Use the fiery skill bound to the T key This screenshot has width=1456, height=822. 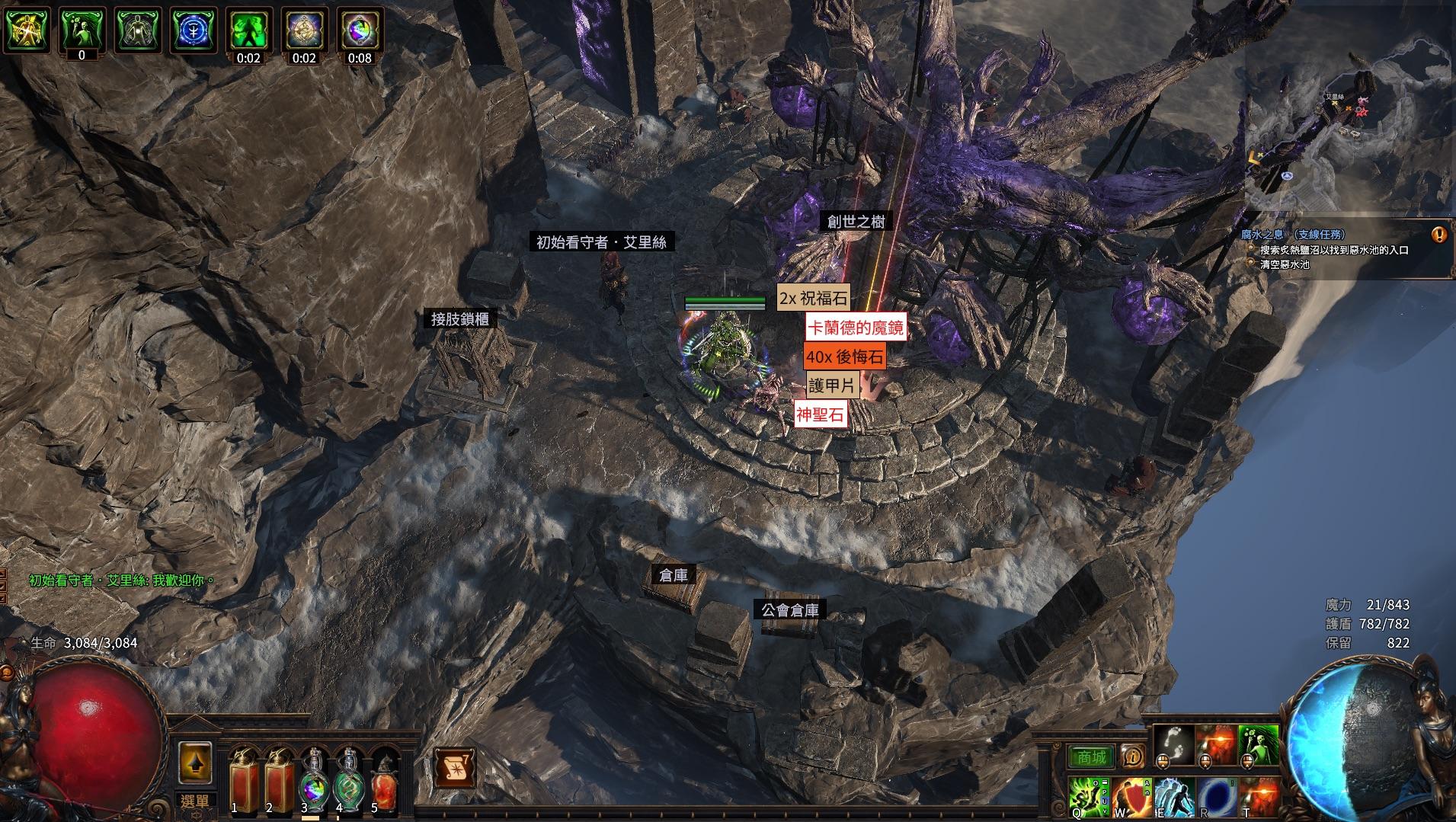click(x=1259, y=798)
